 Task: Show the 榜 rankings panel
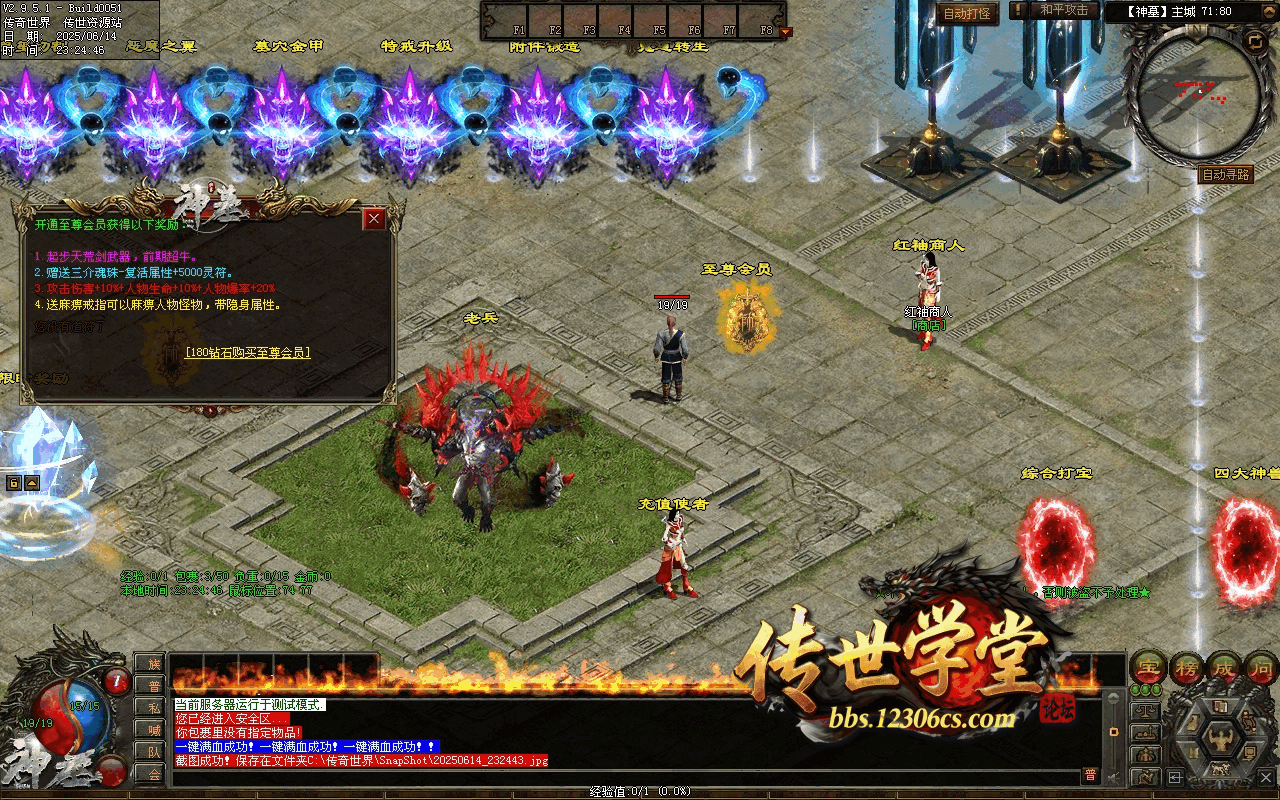[1185, 668]
